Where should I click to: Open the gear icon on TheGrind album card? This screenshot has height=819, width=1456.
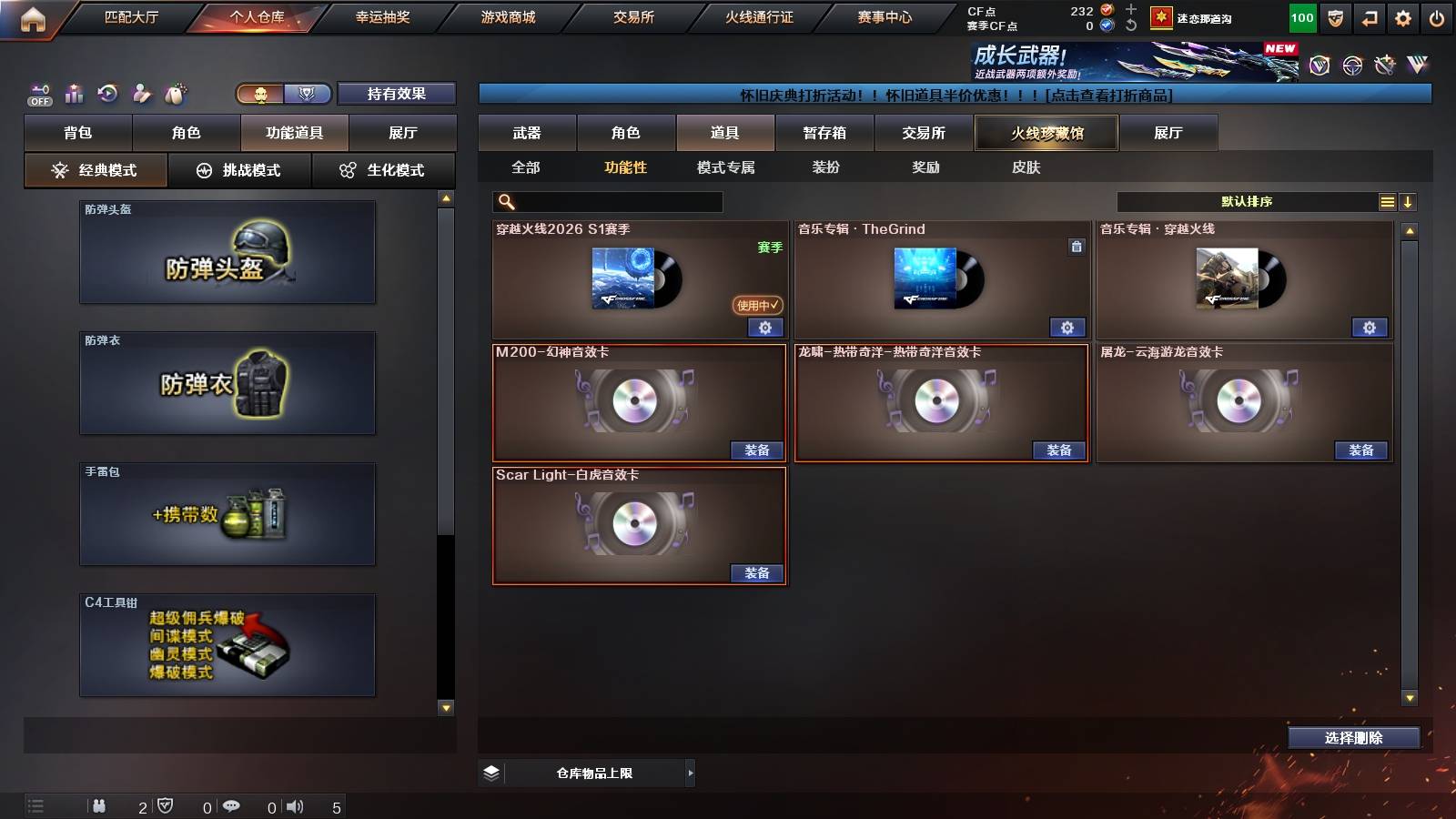(1067, 327)
